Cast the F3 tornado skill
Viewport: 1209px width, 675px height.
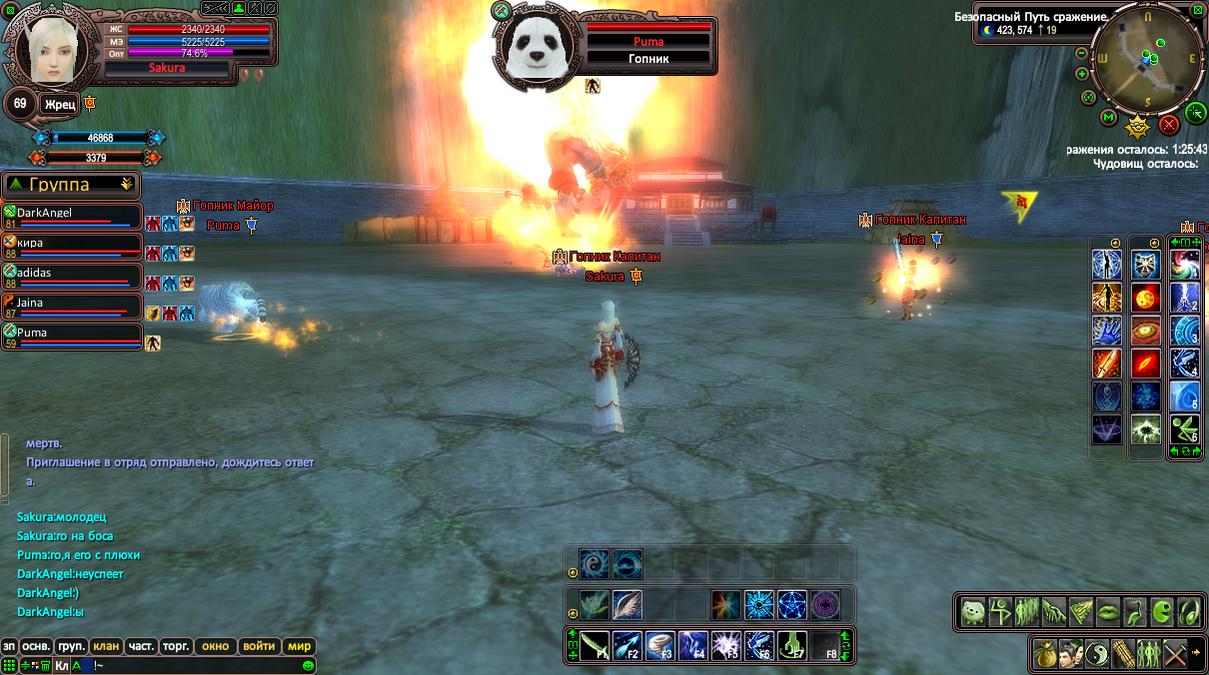pos(661,645)
